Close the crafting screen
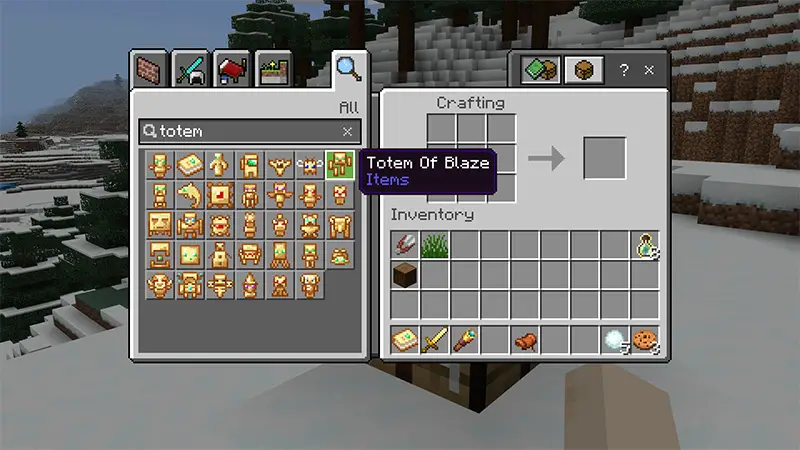The width and height of the screenshot is (800, 450). [649, 70]
